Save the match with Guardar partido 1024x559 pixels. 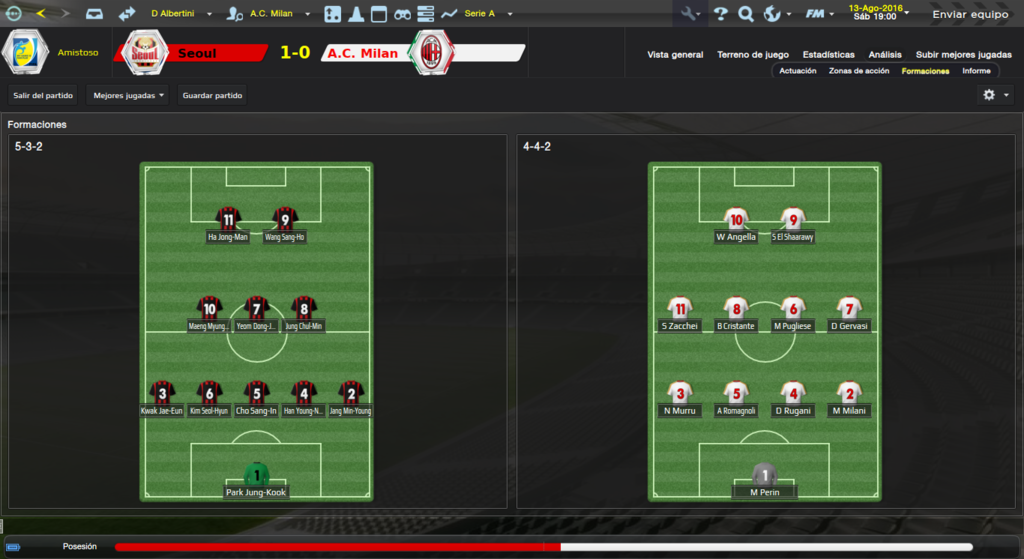(212, 95)
